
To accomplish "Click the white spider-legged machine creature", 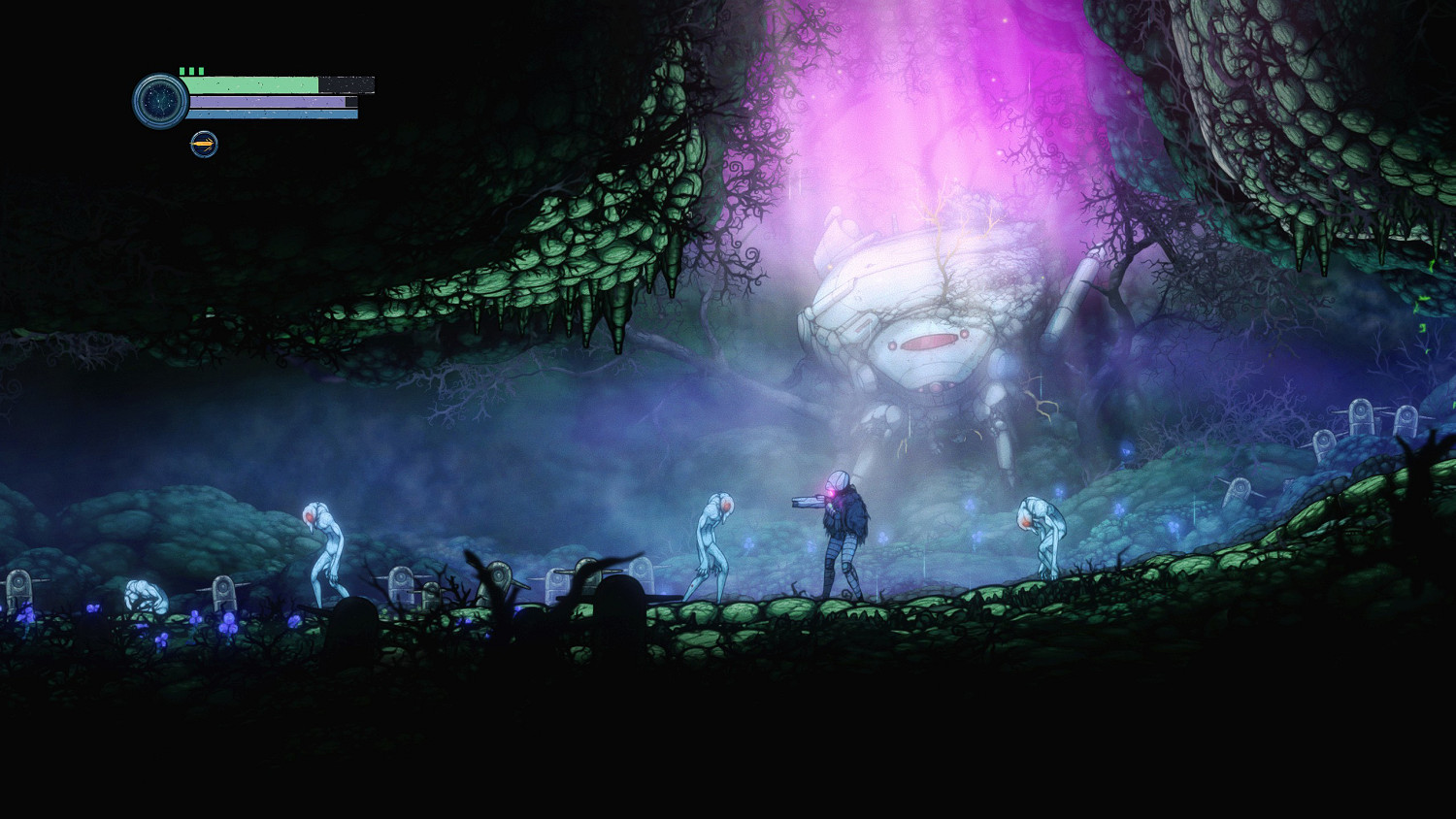I will 922,320.
